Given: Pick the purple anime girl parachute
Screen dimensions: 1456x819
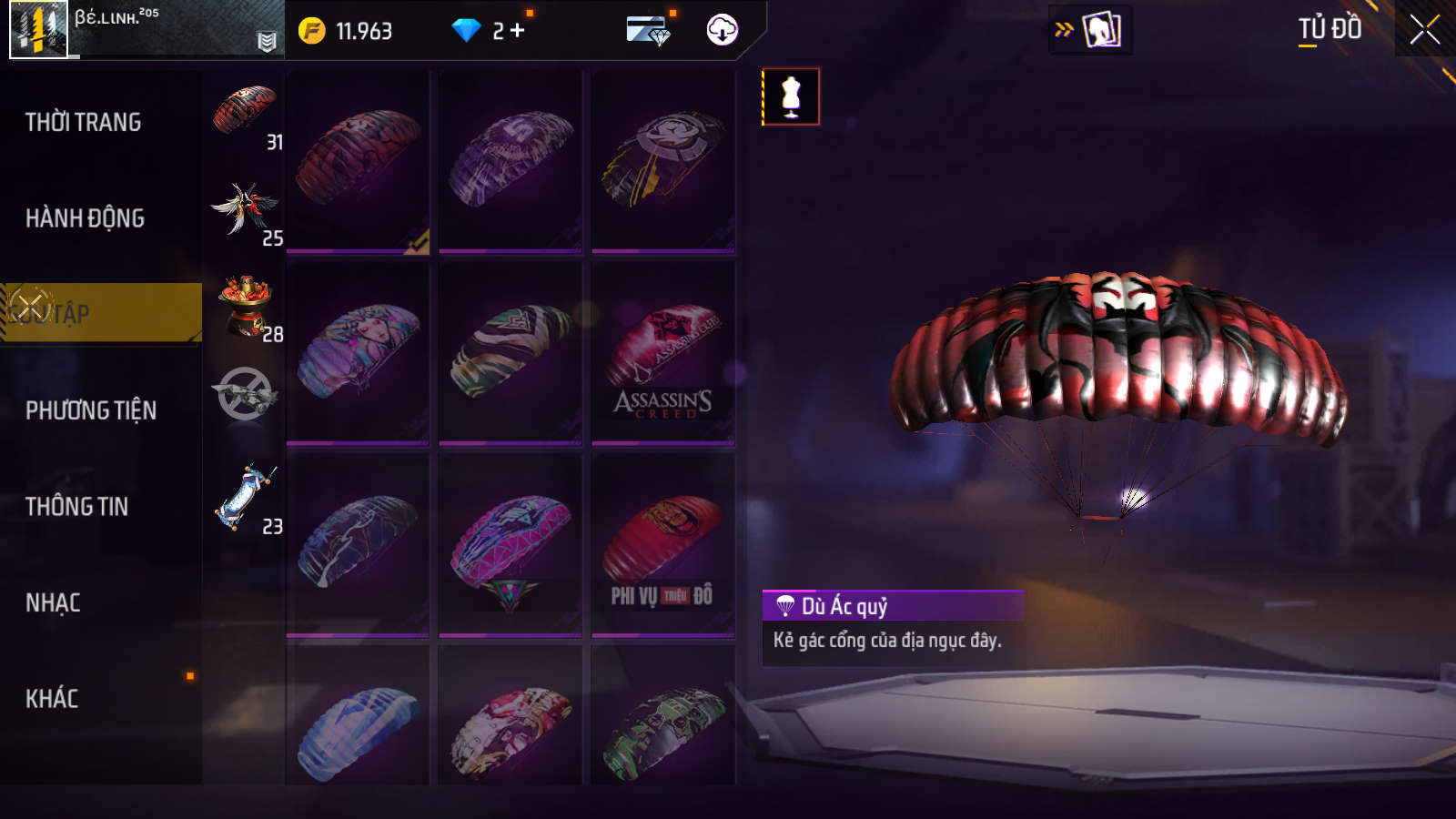Looking at the screenshot, I should (358, 353).
